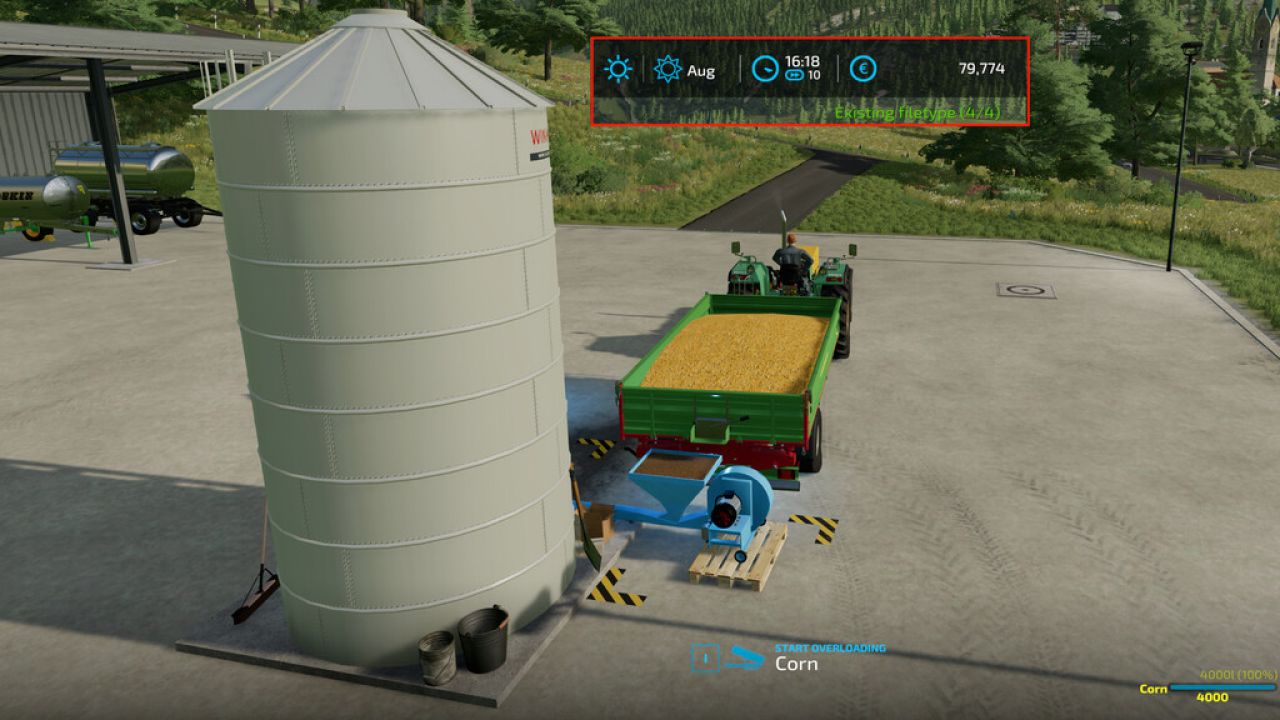This screenshot has width=1280, height=720.
Task: Select the weather forecast sun icon
Action: (x=666, y=70)
